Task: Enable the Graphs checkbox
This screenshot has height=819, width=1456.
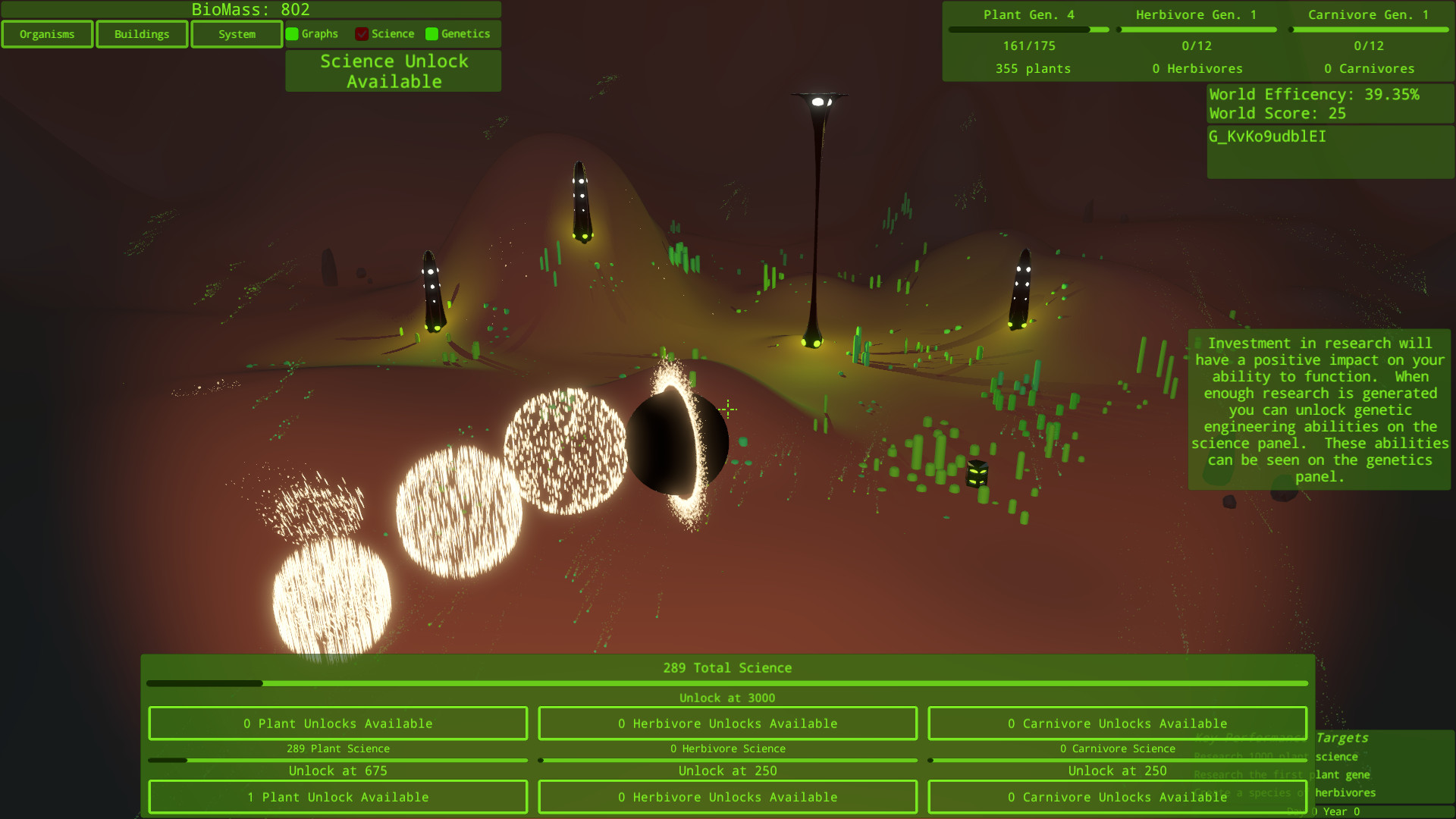Action: pyautogui.click(x=292, y=33)
